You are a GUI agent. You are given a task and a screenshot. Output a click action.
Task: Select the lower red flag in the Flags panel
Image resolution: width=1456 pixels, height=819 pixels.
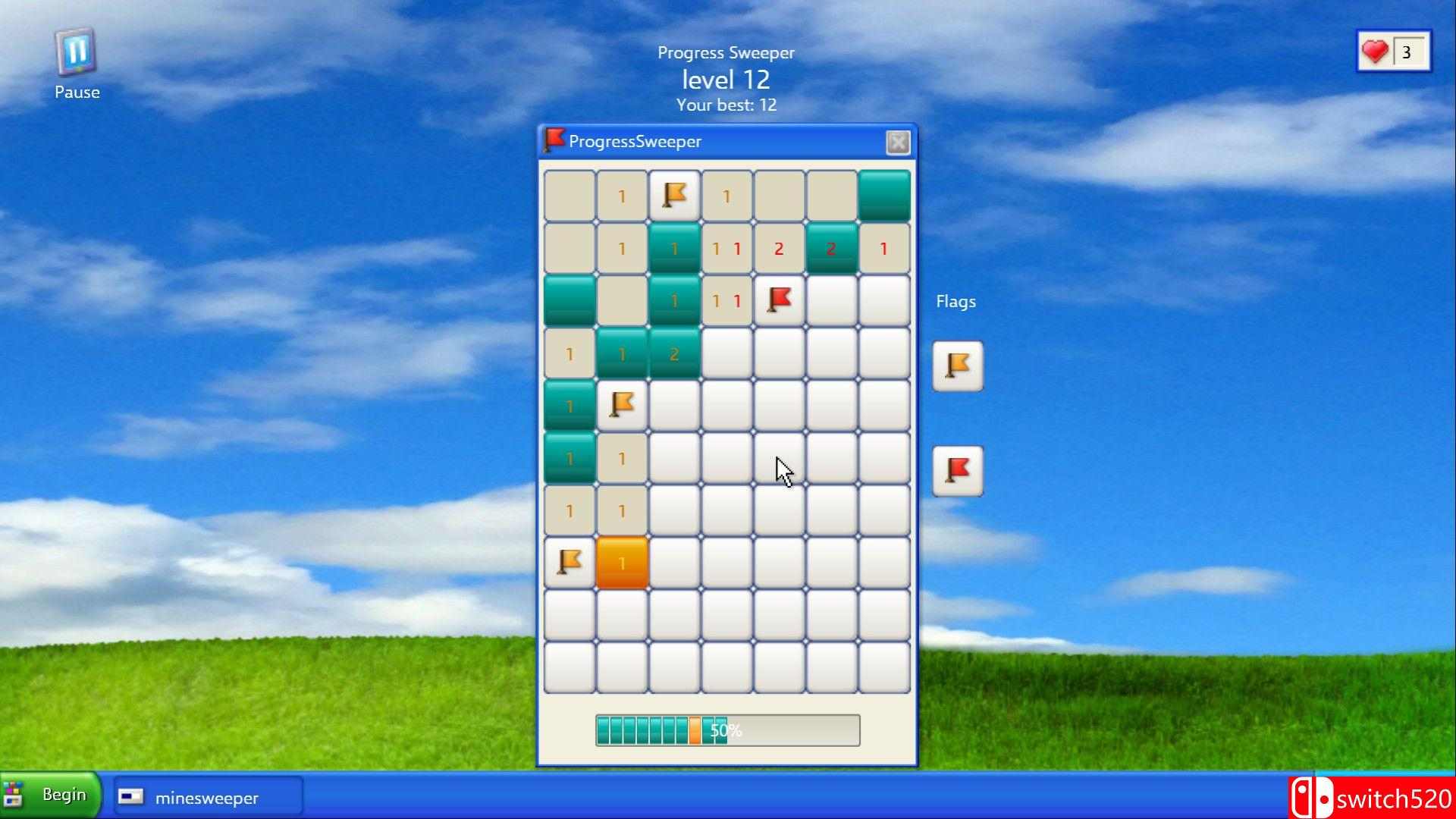pyautogui.click(x=956, y=469)
